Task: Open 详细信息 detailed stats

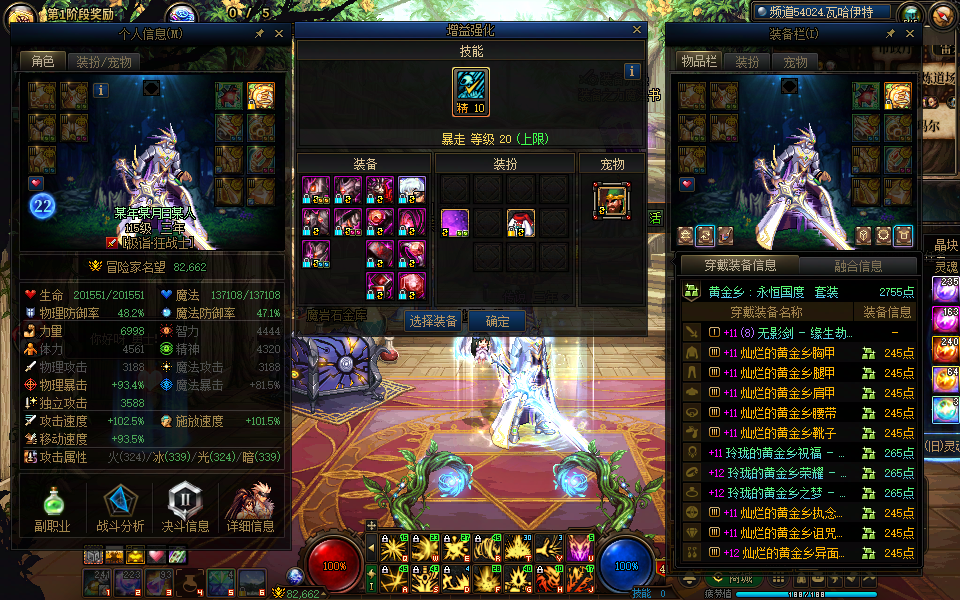Action: point(250,507)
